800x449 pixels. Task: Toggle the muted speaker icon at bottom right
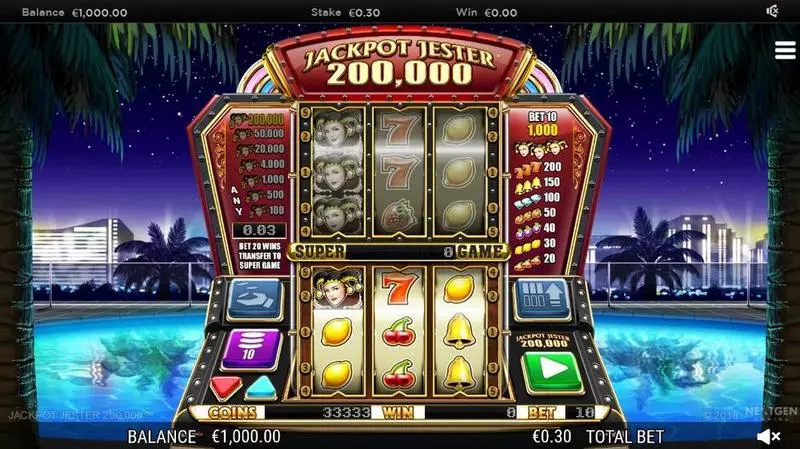coord(768,437)
